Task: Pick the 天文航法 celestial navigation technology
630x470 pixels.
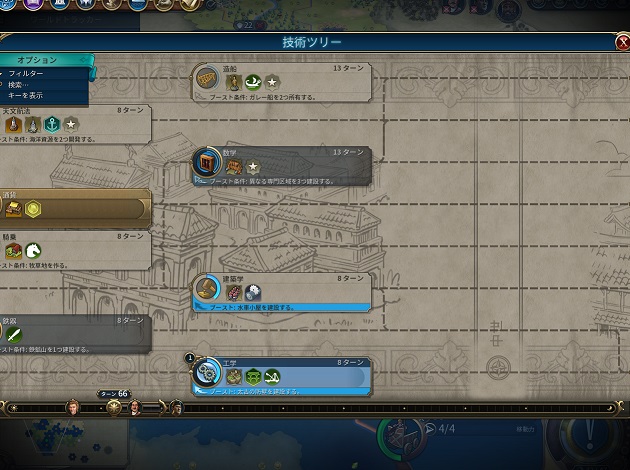Action: [75, 119]
